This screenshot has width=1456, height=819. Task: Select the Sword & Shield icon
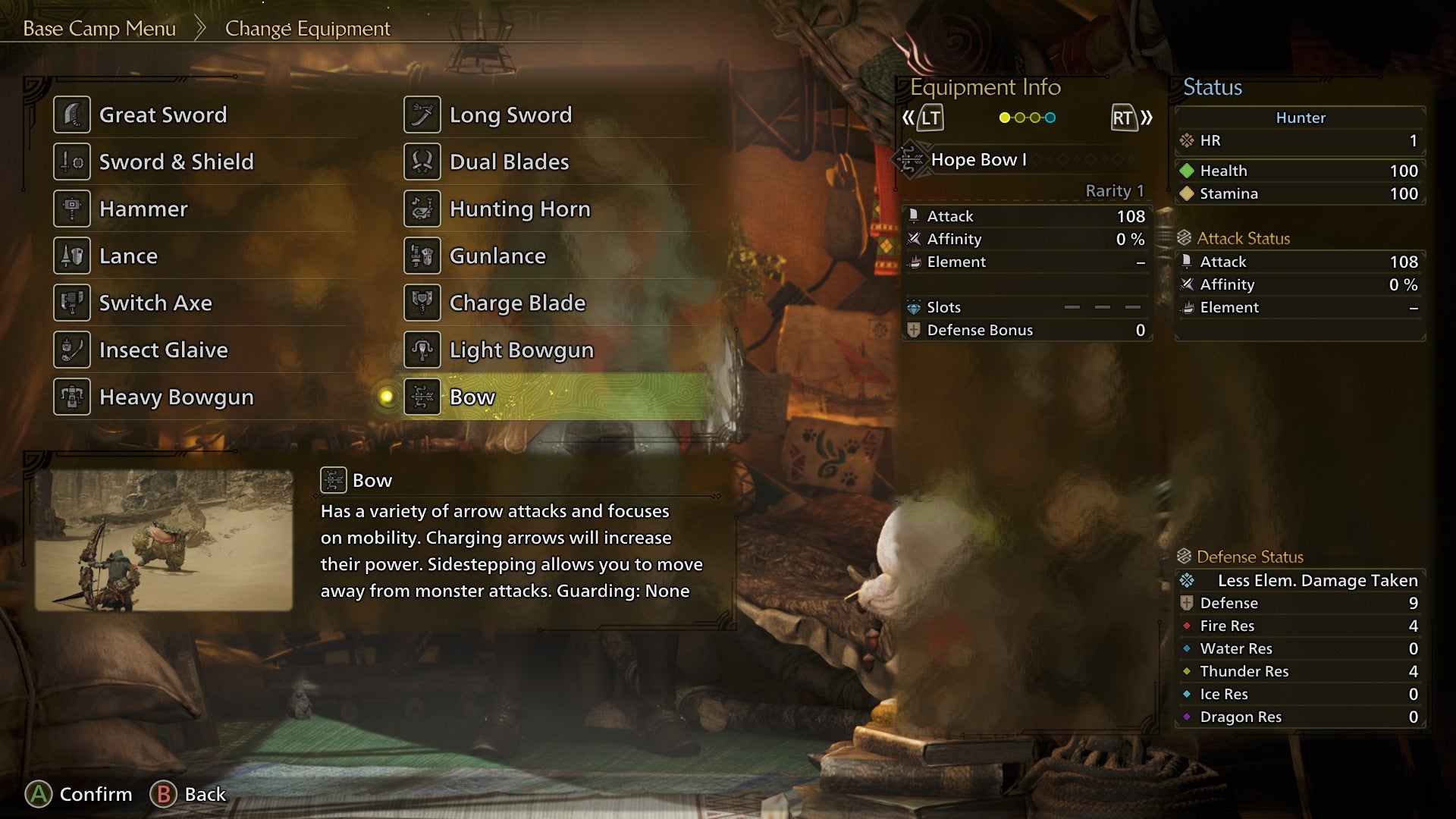coord(72,161)
